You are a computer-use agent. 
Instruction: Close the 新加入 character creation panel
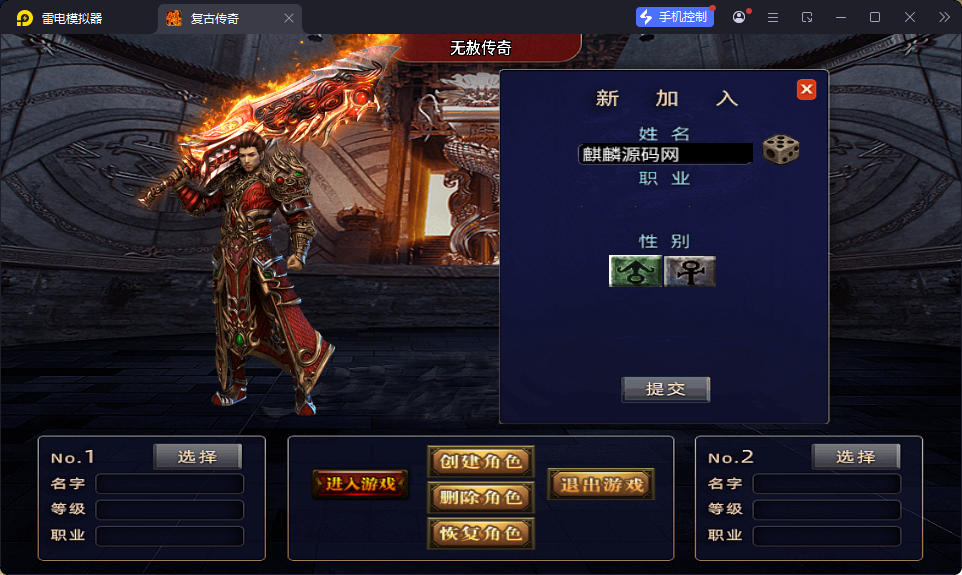806,90
